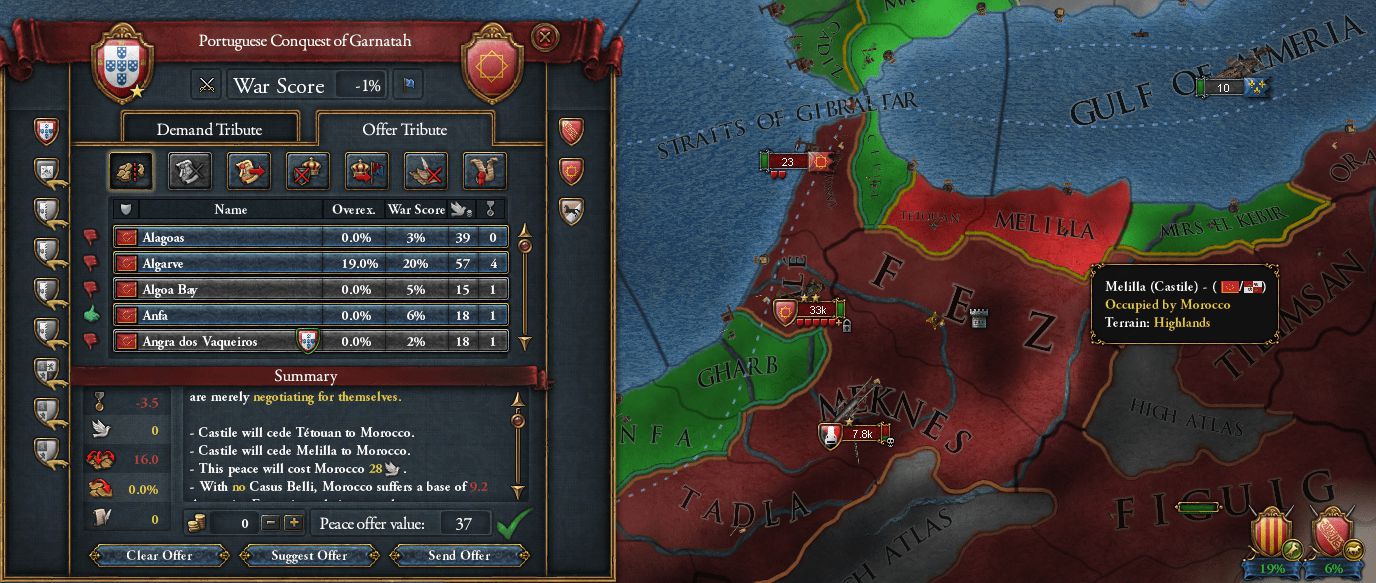Screen dimensions: 1376x583
Task: Sort provinces by Overextension column
Action: (354, 210)
